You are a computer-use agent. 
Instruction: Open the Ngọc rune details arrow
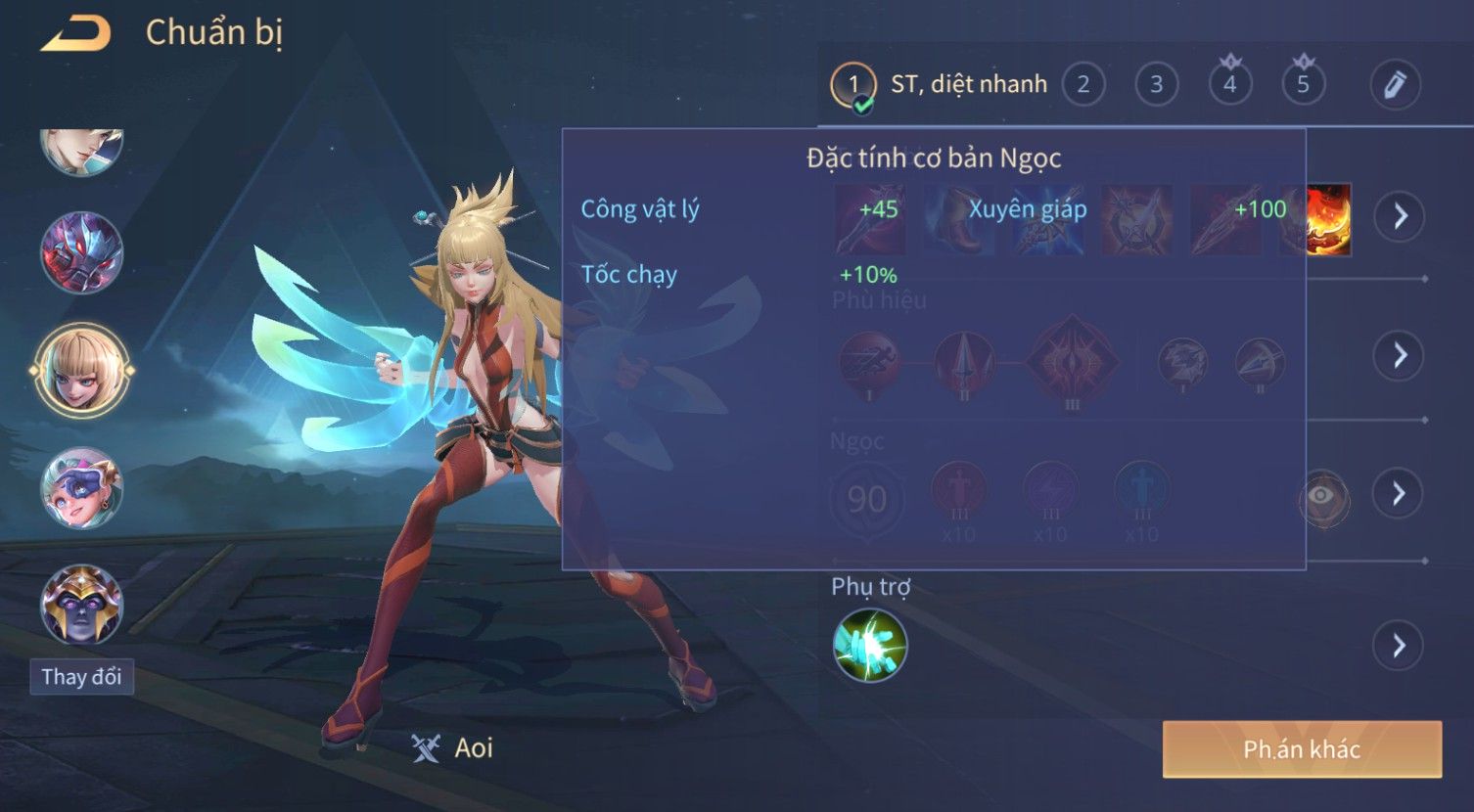[x=1400, y=493]
